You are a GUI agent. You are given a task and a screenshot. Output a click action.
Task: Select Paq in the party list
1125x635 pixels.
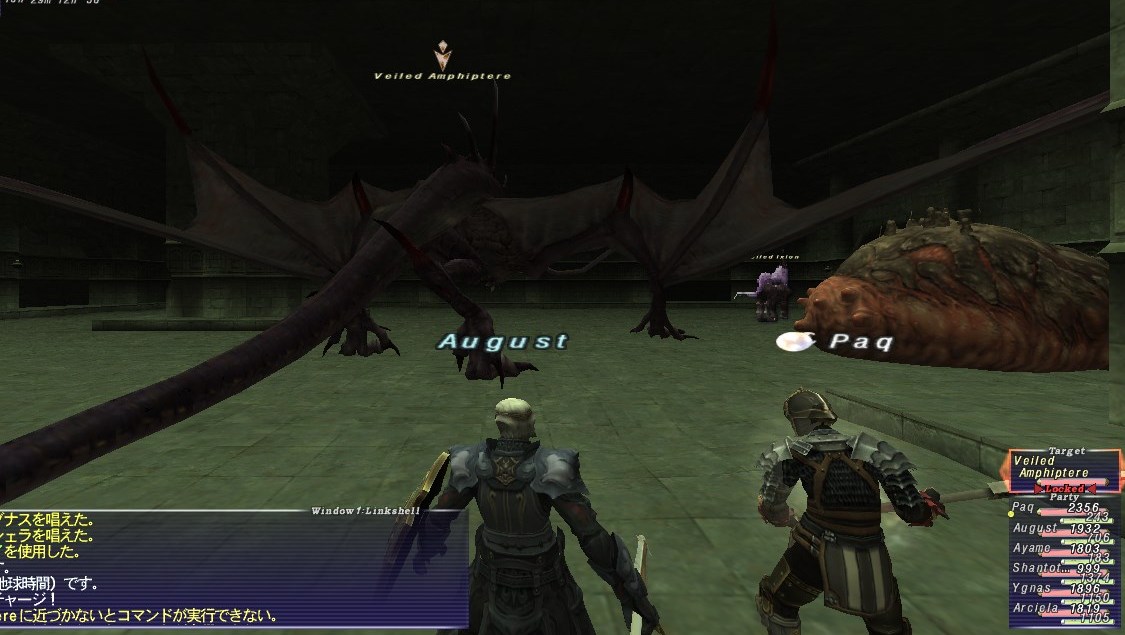coord(1060,510)
